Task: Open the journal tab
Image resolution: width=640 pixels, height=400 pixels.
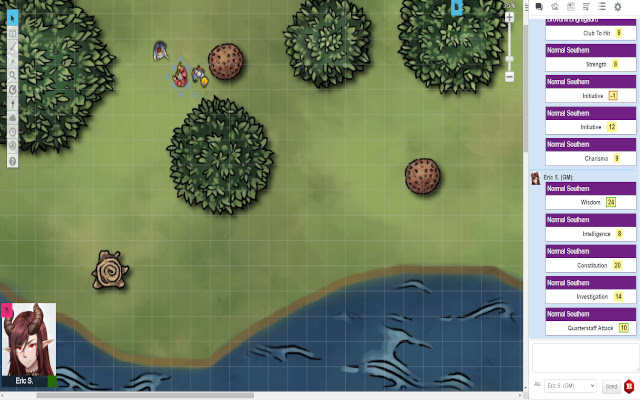Action: point(571,7)
